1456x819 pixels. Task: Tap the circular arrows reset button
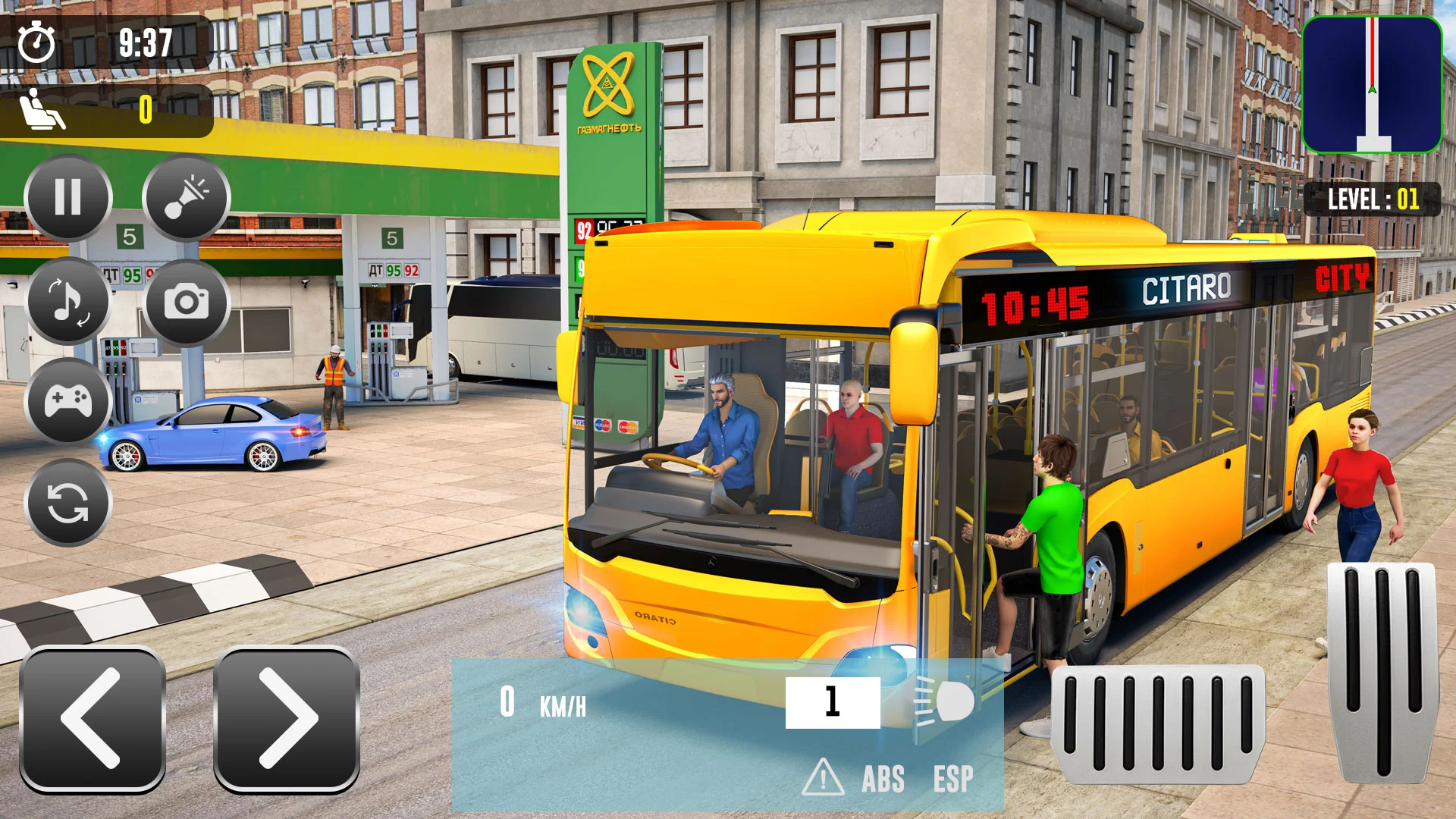tap(68, 503)
